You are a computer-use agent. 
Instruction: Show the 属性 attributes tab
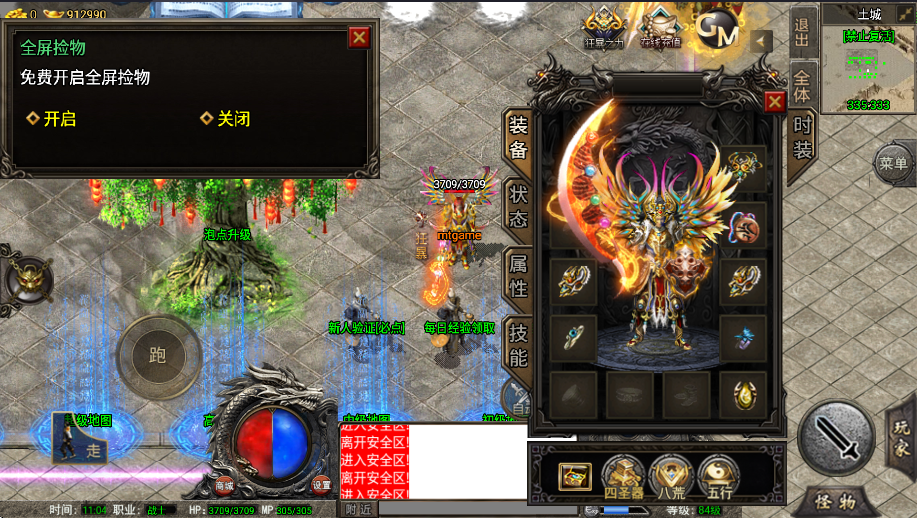pos(518,275)
